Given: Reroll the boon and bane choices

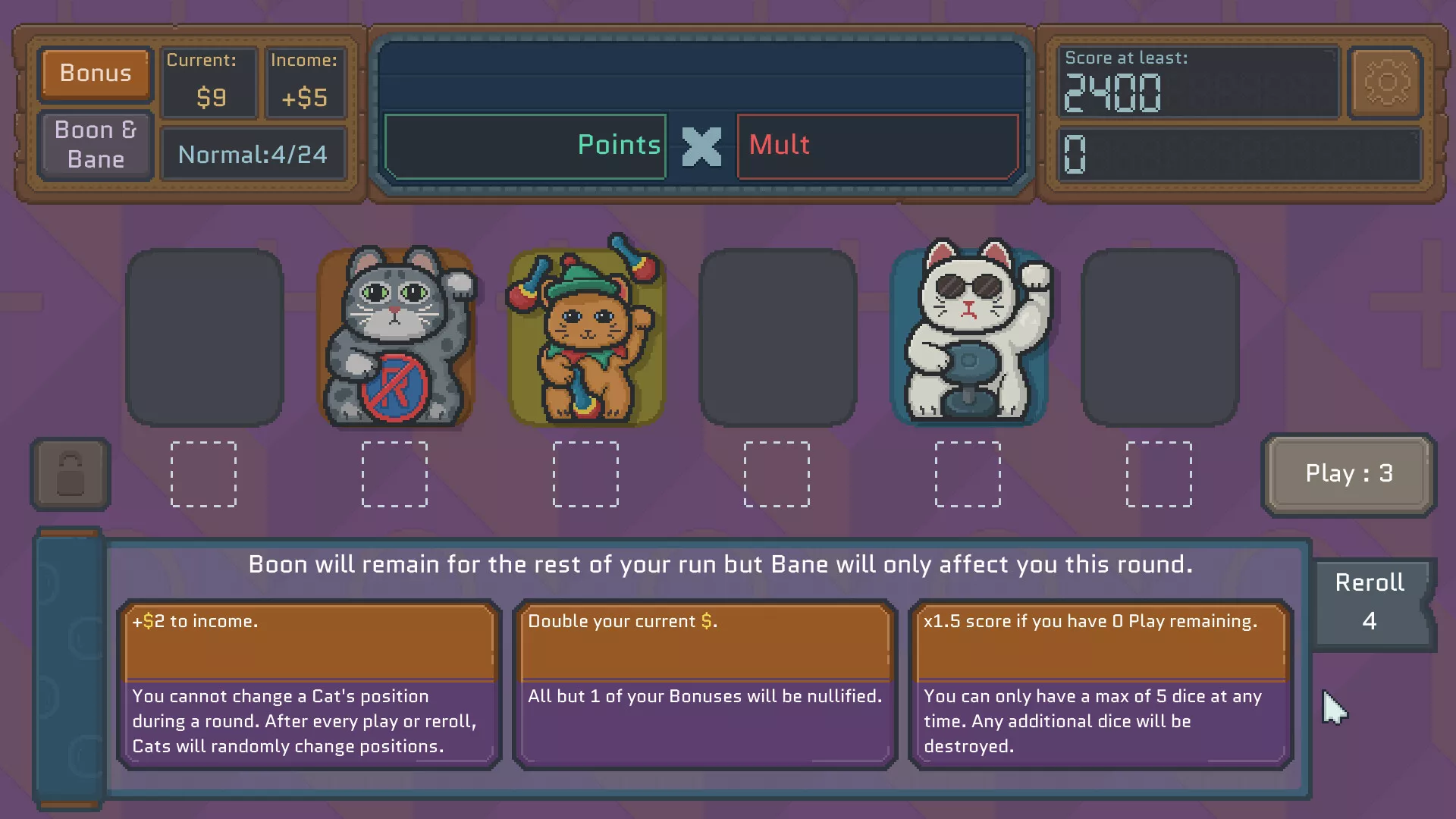Looking at the screenshot, I should click(x=1370, y=602).
